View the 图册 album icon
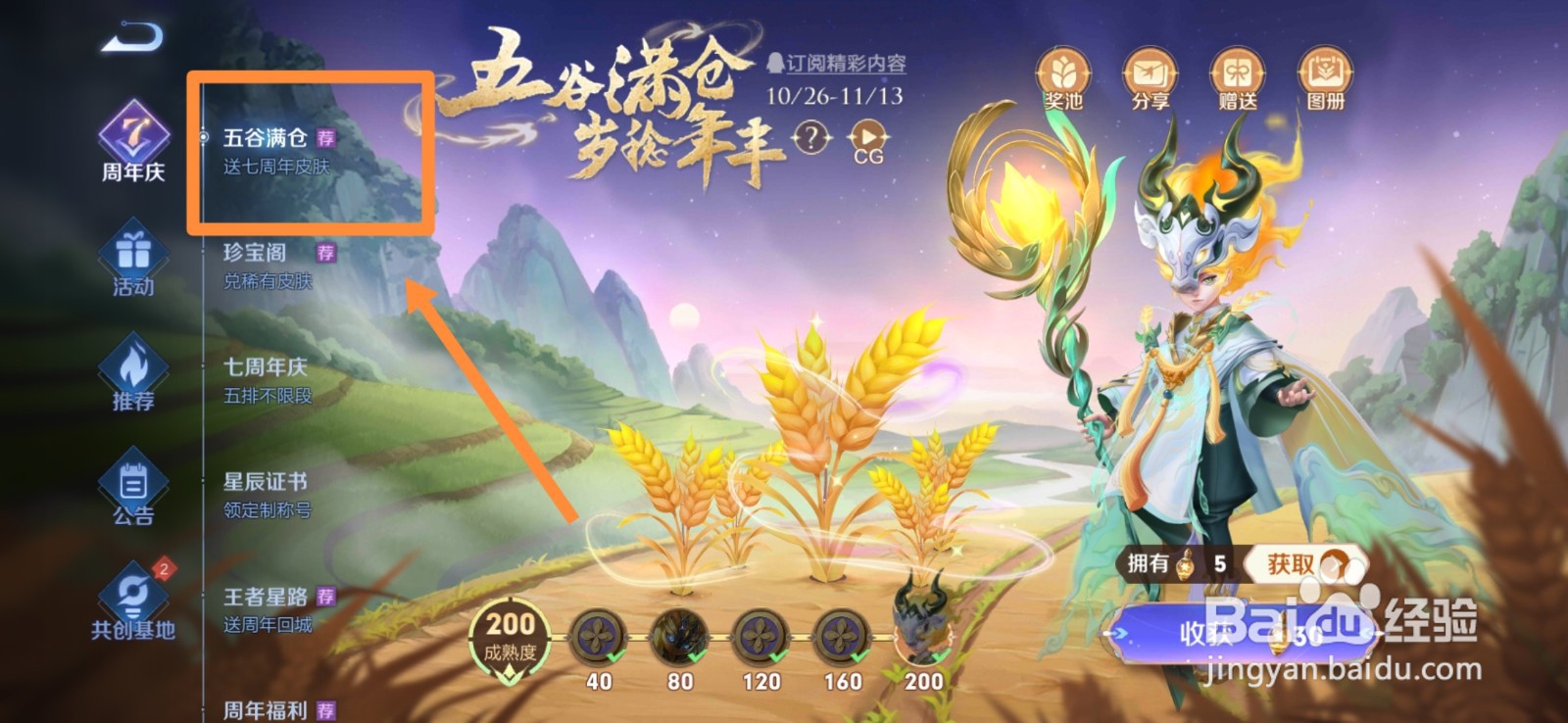The width and height of the screenshot is (1568, 723). (x=1325, y=76)
